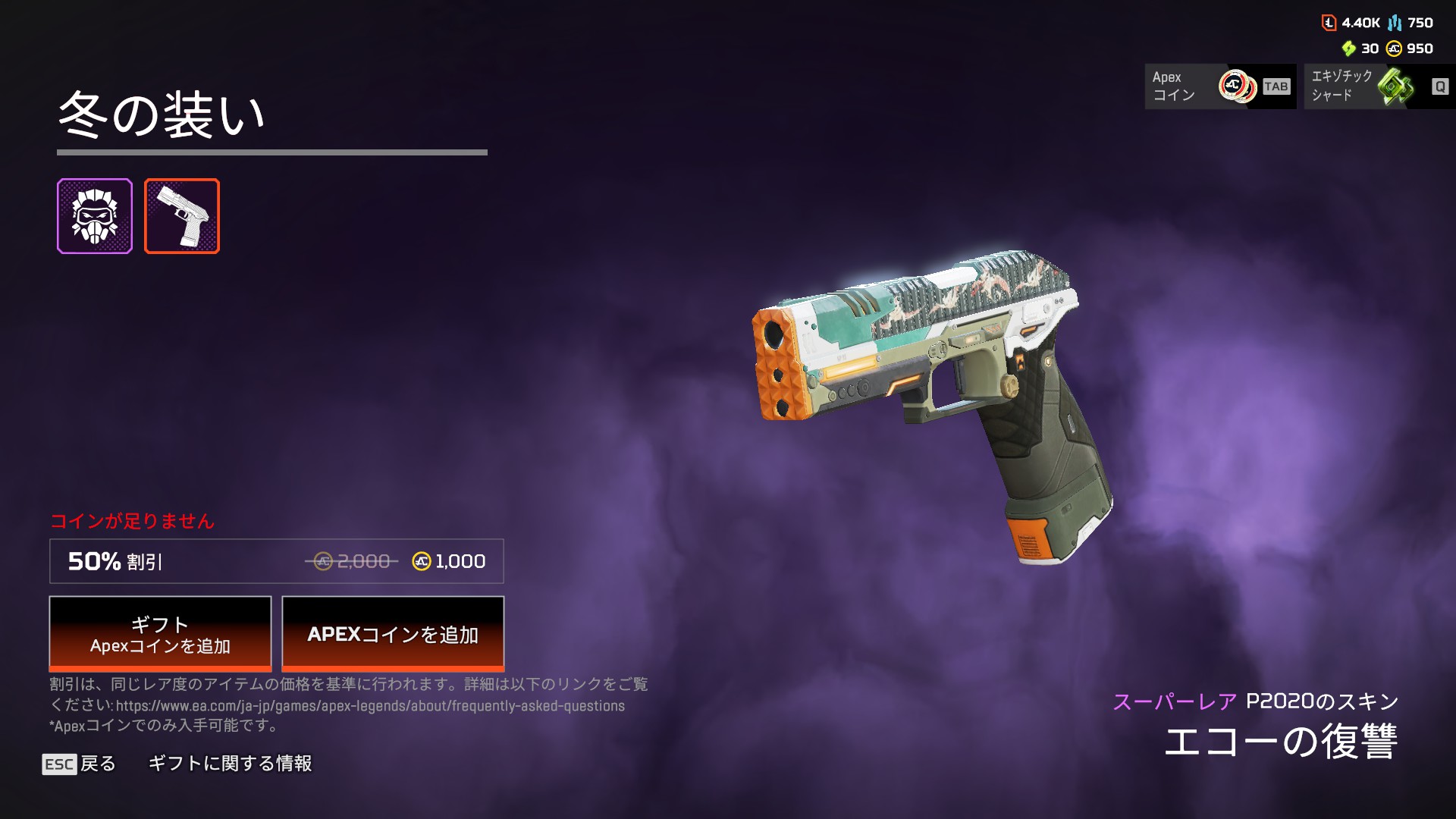Image resolution: width=1456 pixels, height=819 pixels.
Task: Show ギフトに関する情報 gift info
Action: [x=230, y=764]
